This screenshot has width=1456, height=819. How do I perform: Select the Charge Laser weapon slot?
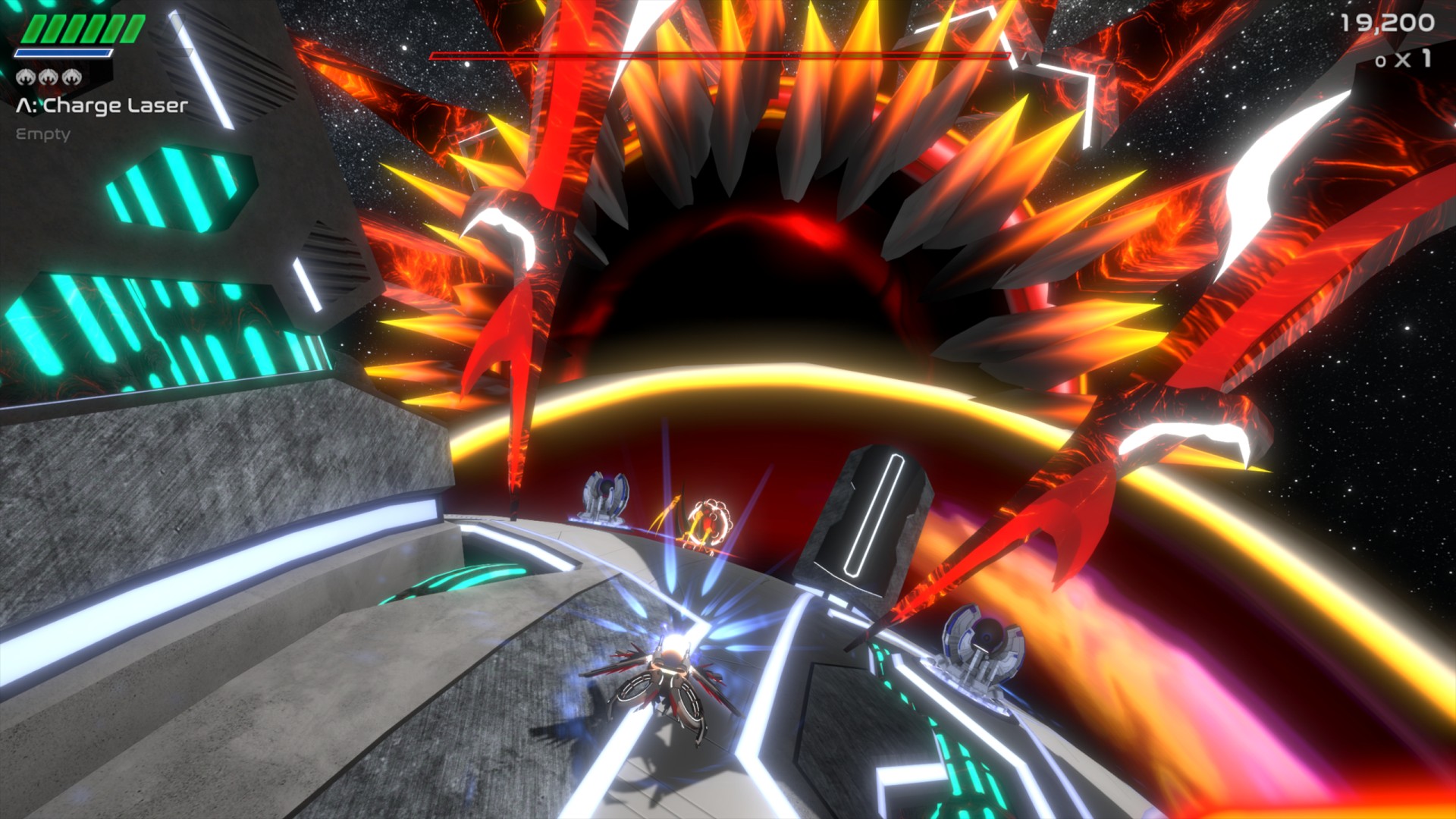(x=102, y=106)
